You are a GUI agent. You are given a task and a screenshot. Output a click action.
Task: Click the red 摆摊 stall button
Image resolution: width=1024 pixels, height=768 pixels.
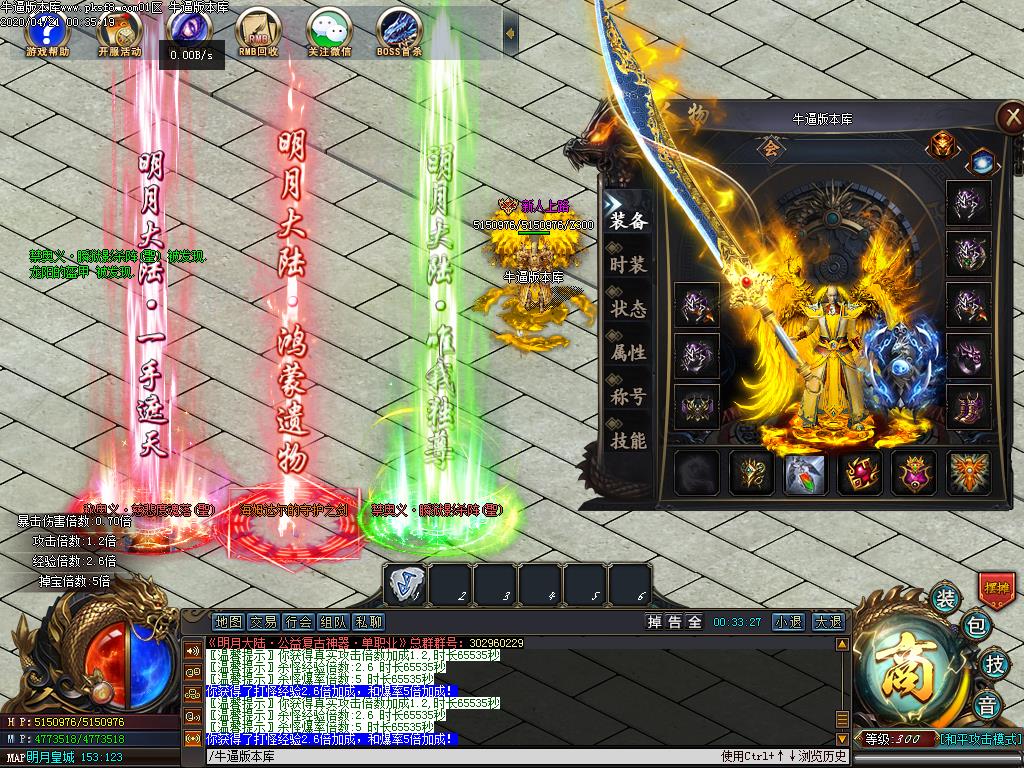click(x=996, y=587)
